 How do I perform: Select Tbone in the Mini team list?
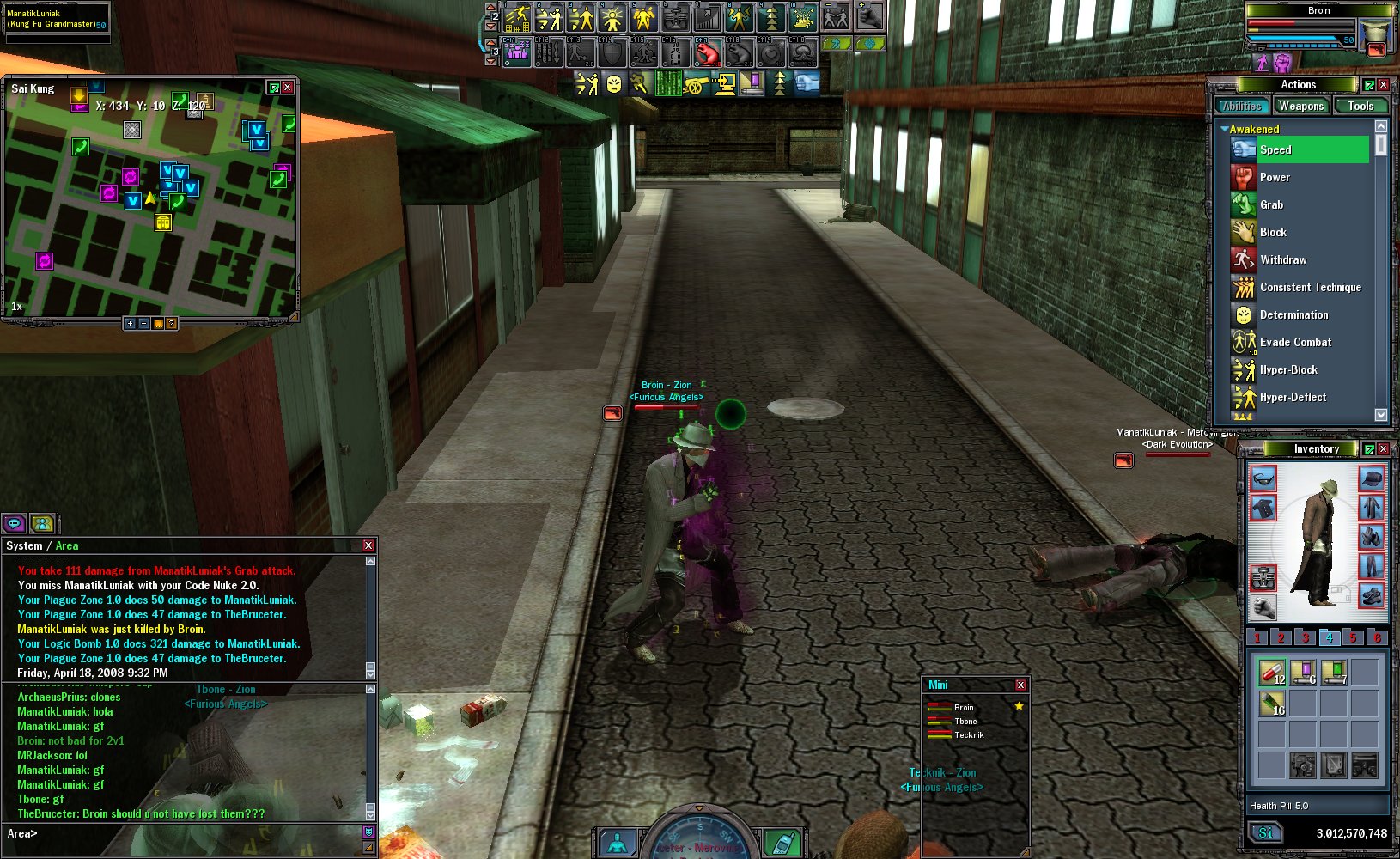pyautogui.click(x=965, y=722)
